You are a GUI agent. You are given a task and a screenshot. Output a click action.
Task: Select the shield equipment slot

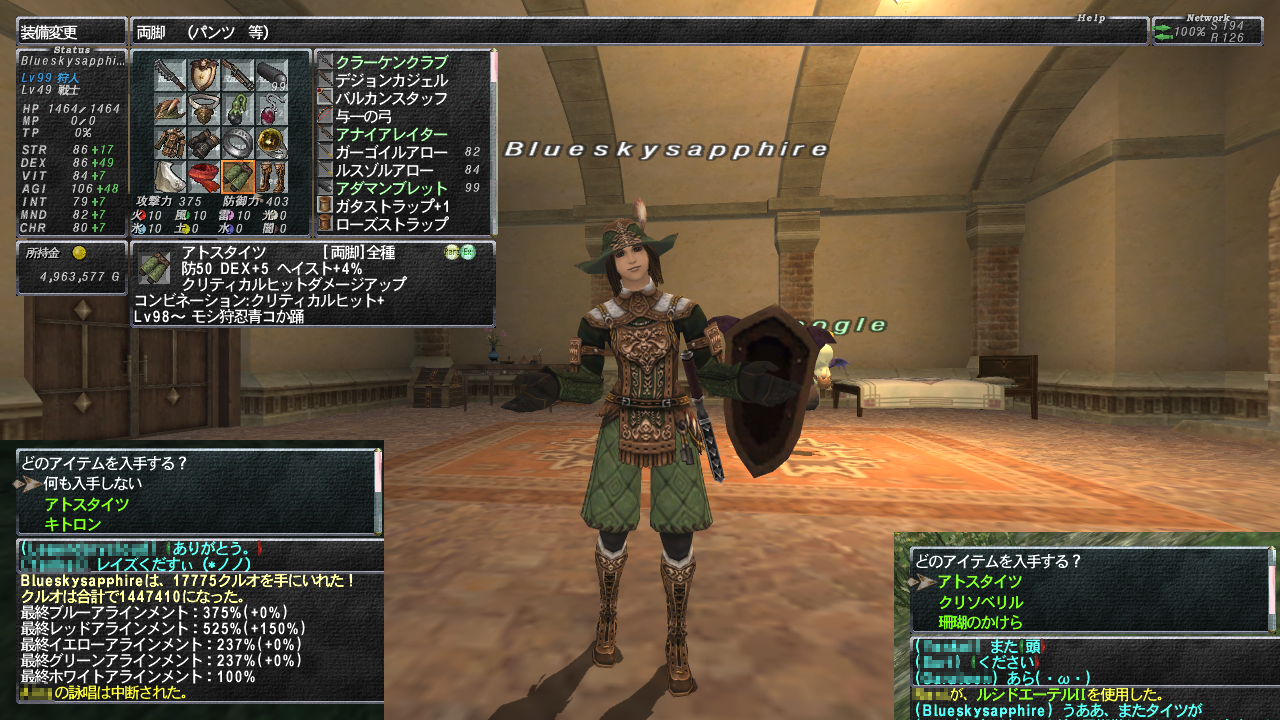[205, 75]
